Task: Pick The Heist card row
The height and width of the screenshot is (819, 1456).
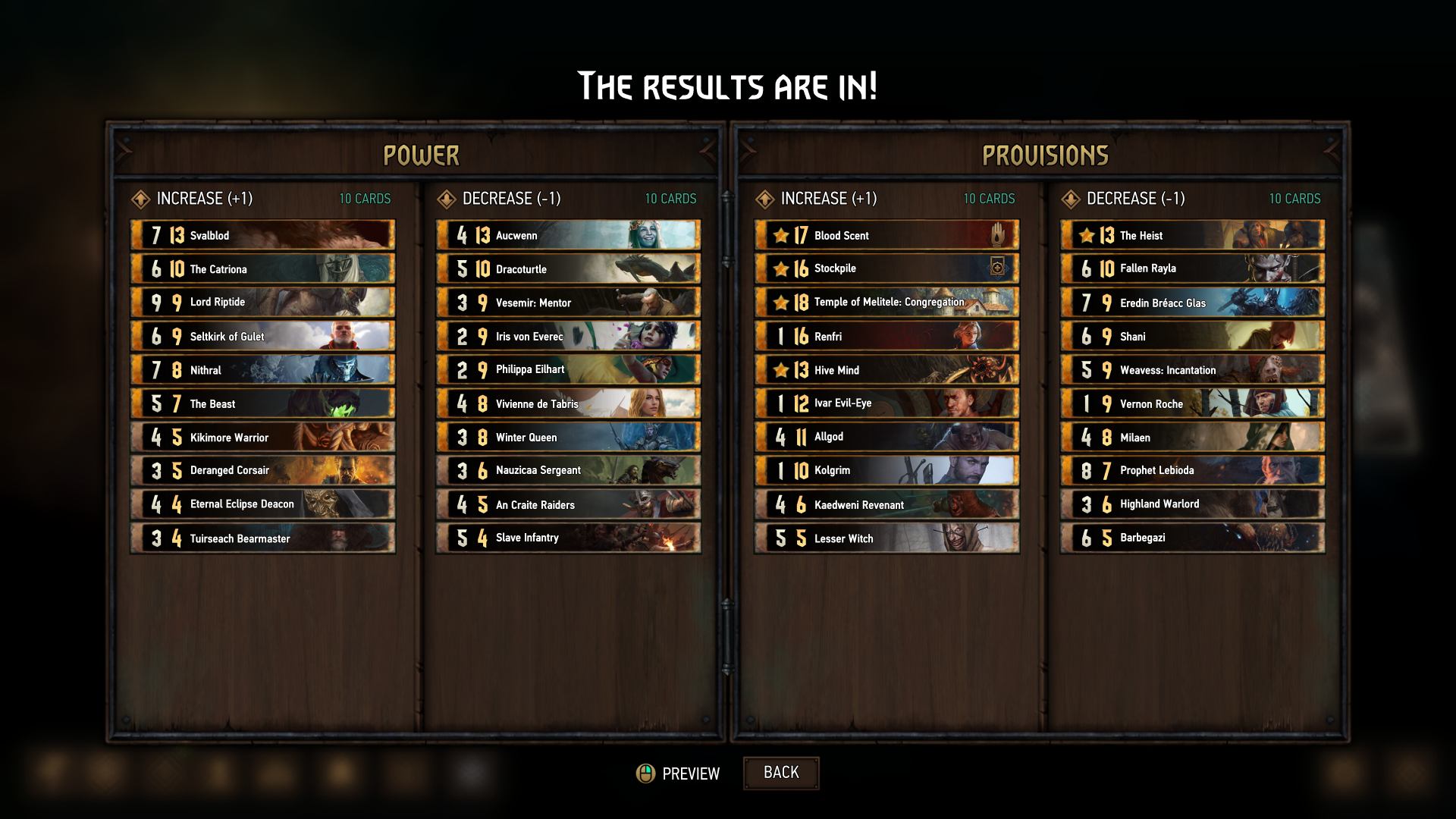Action: pyautogui.click(x=1192, y=235)
